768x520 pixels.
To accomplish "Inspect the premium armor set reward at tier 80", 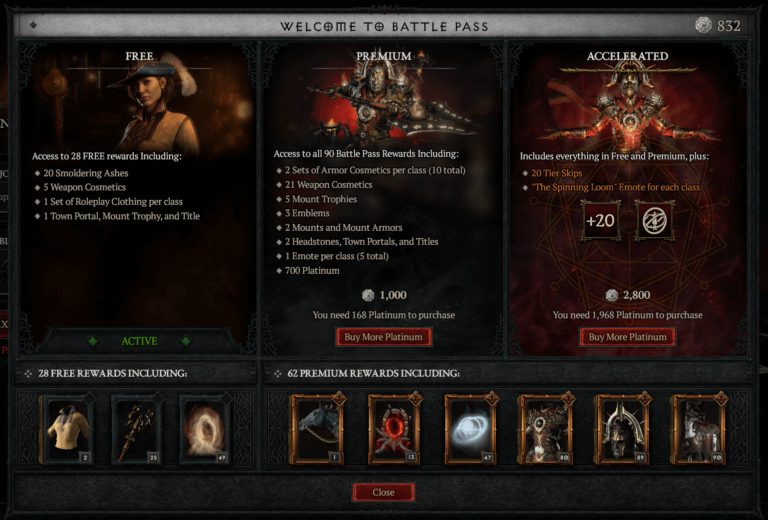I will [545, 429].
